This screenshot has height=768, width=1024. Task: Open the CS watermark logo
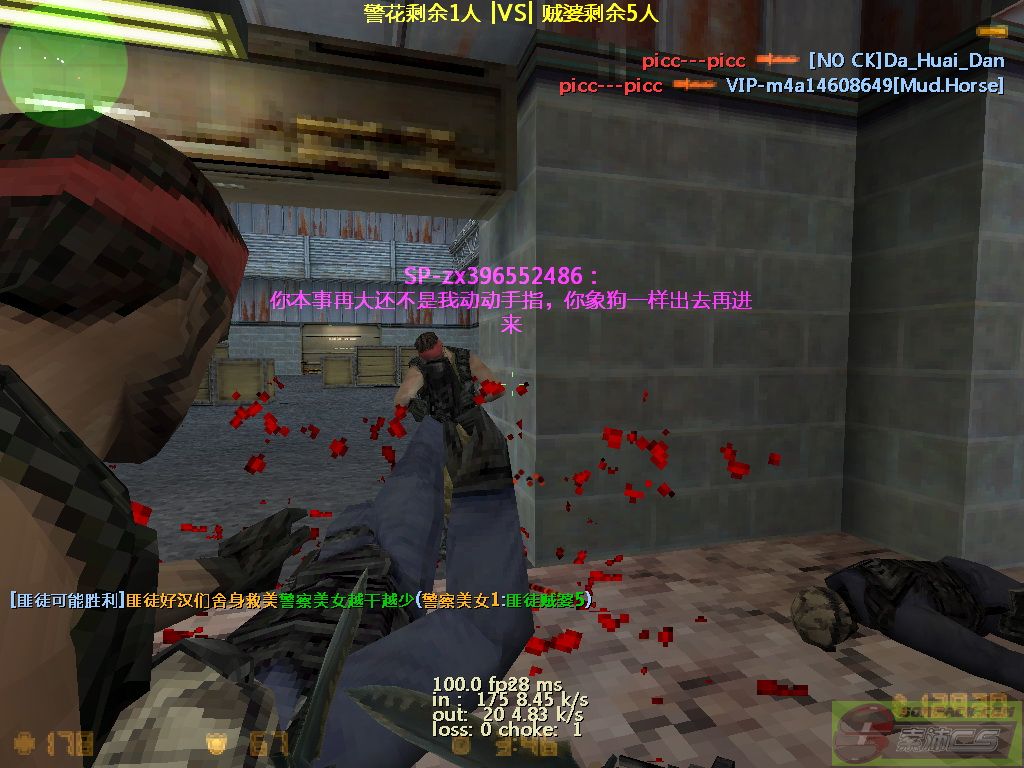(x=926, y=734)
